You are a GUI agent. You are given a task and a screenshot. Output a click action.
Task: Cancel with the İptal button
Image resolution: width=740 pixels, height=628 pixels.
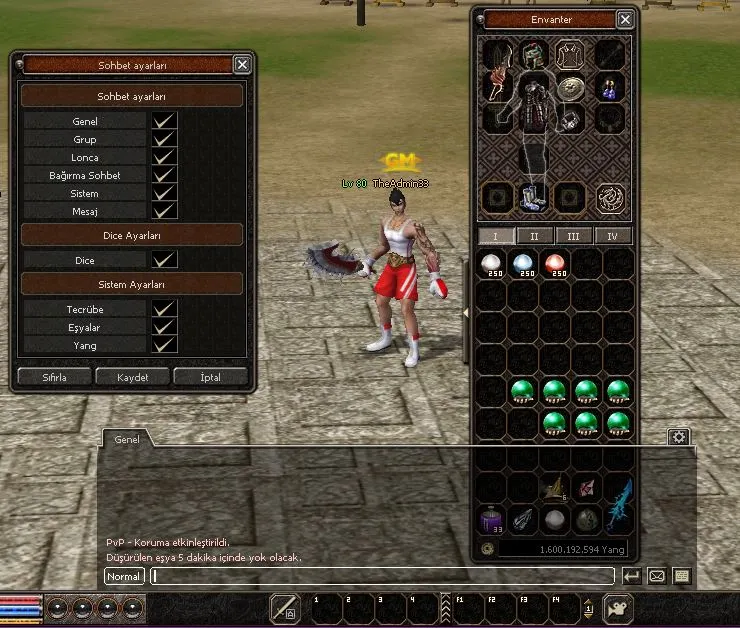pyautogui.click(x=210, y=377)
